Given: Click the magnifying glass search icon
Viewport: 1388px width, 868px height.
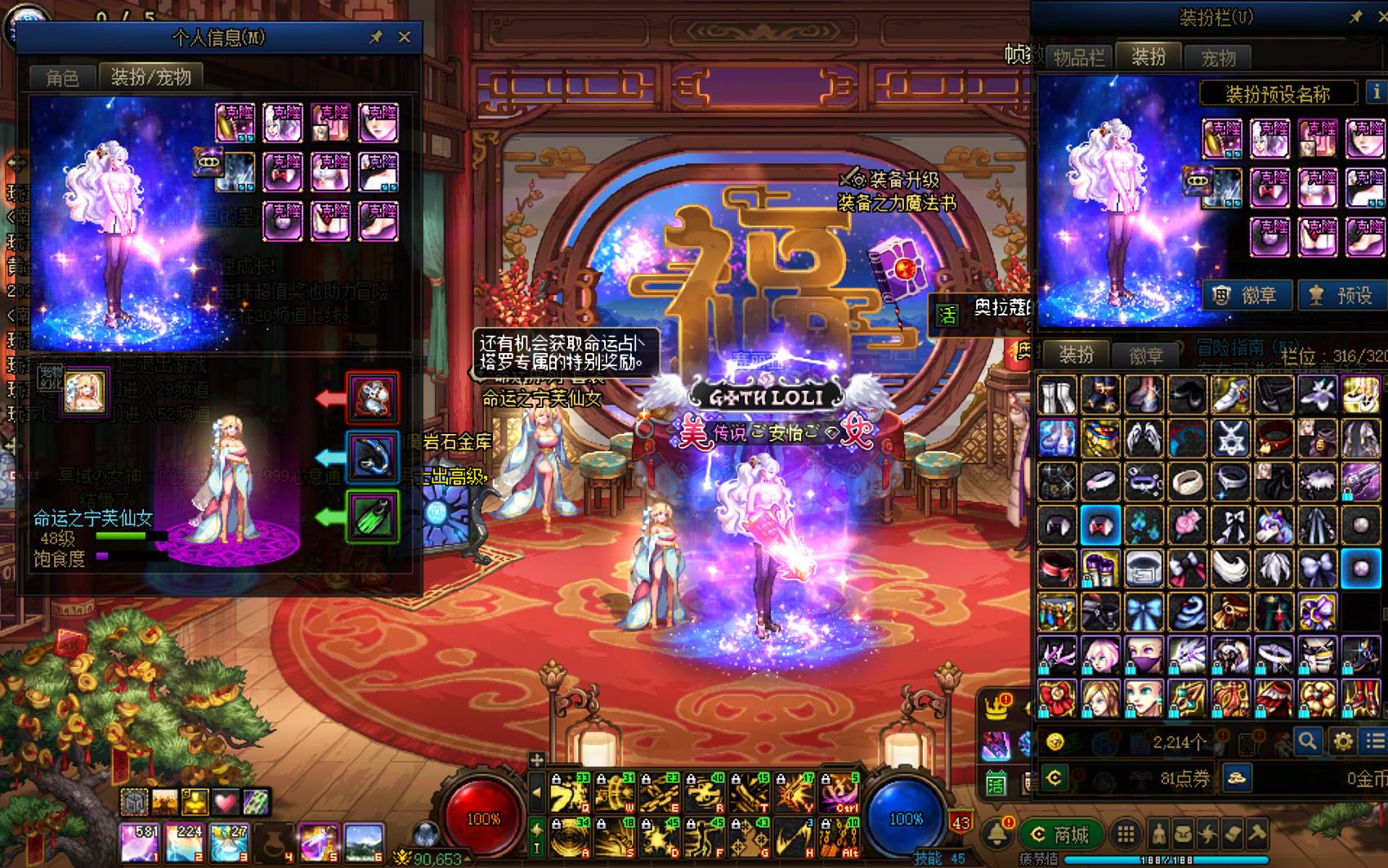Looking at the screenshot, I should (1307, 741).
